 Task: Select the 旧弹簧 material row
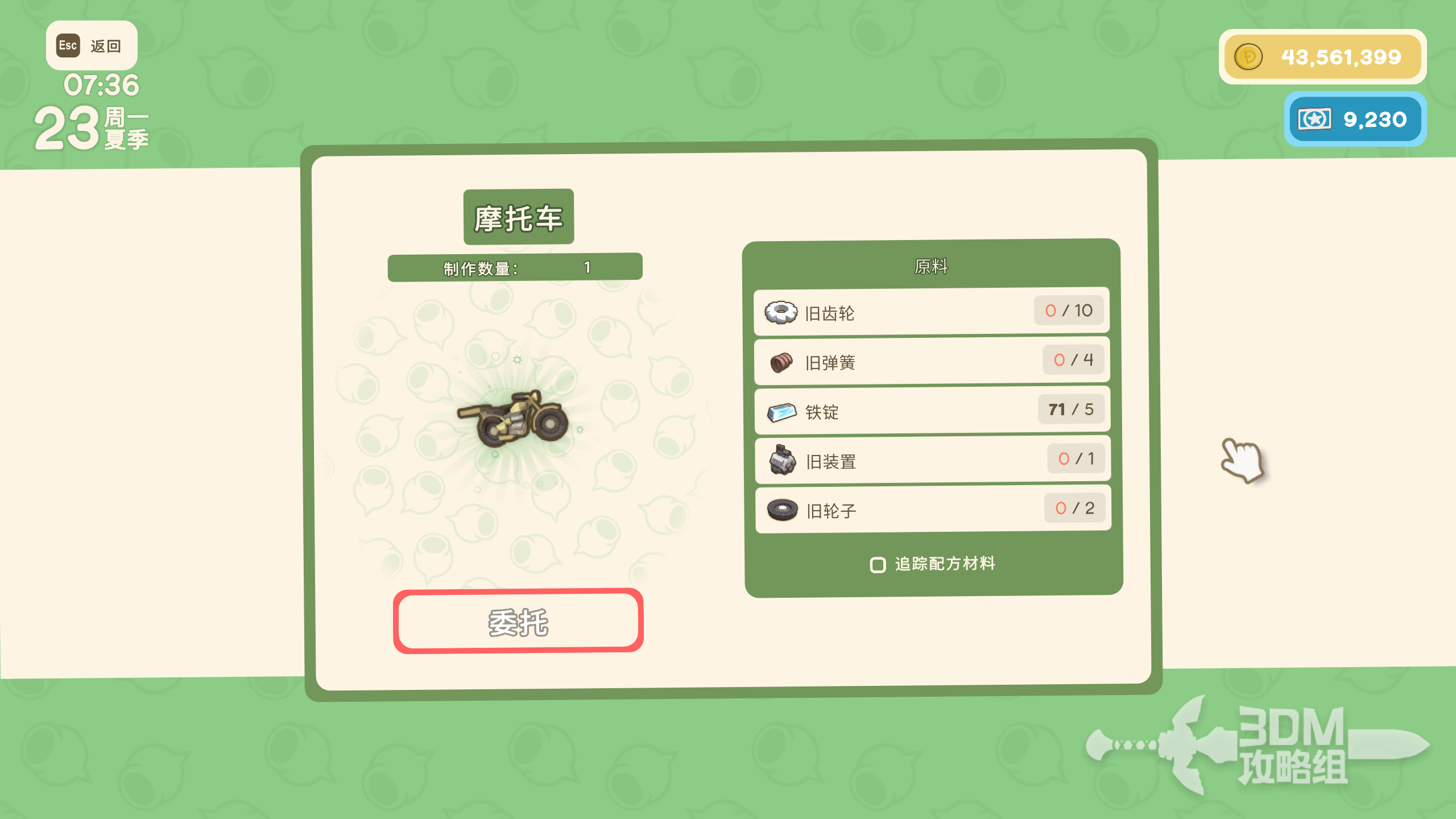point(932,361)
